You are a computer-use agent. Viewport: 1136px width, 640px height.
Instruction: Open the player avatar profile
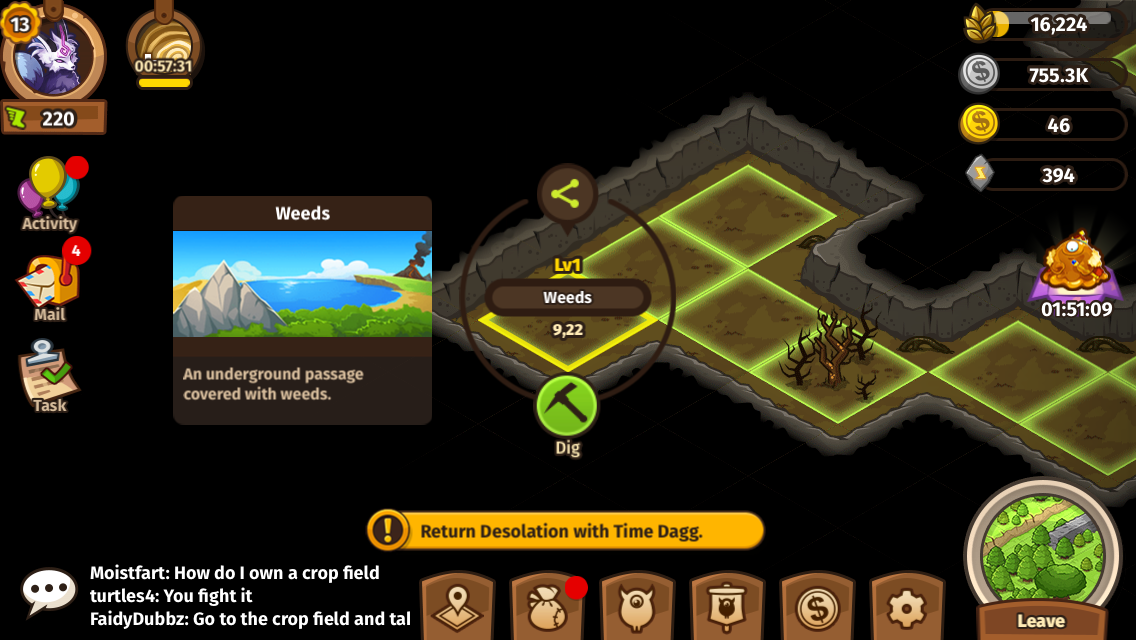pos(54,55)
